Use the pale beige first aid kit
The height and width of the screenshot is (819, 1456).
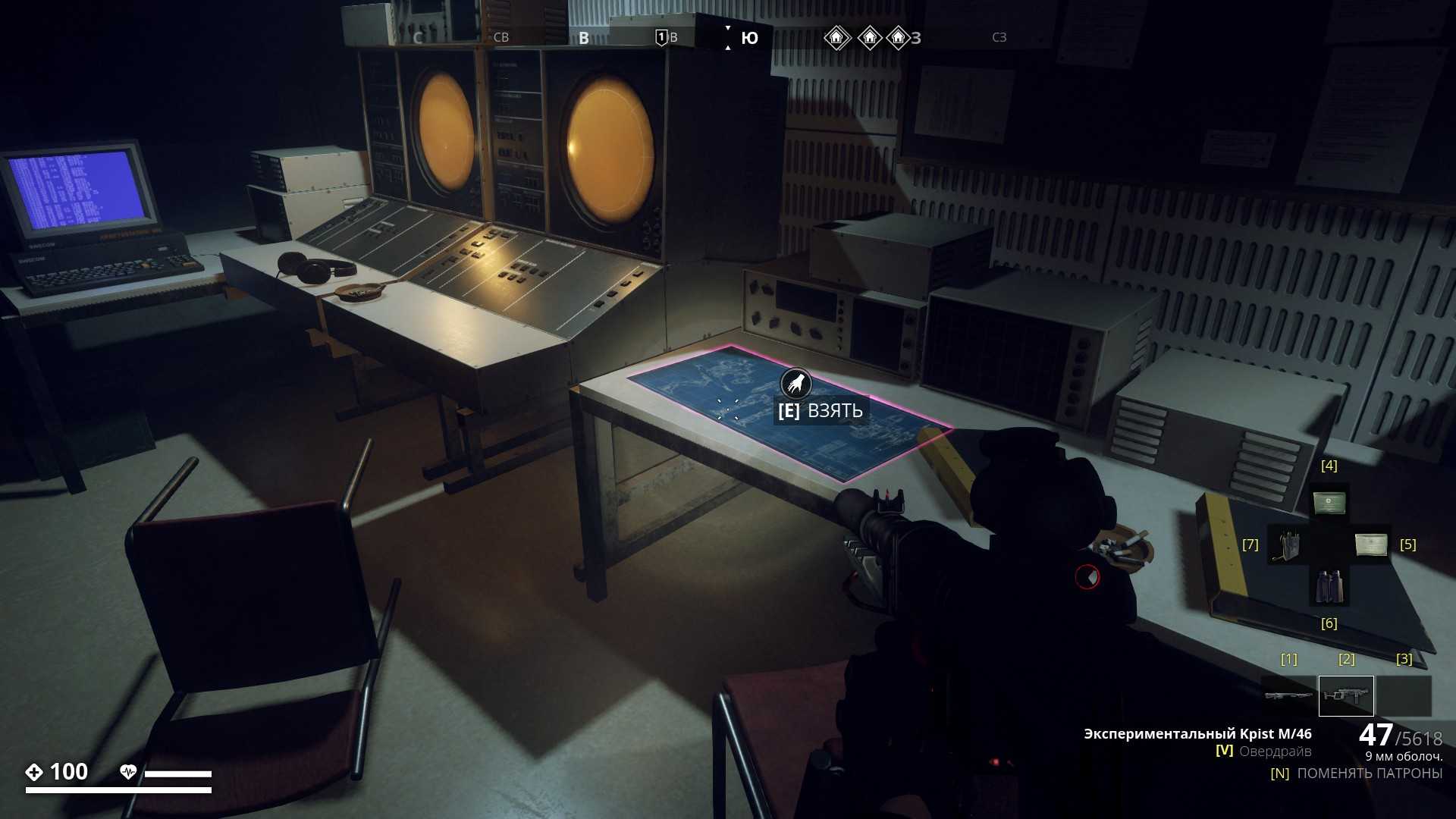pyautogui.click(x=1370, y=544)
